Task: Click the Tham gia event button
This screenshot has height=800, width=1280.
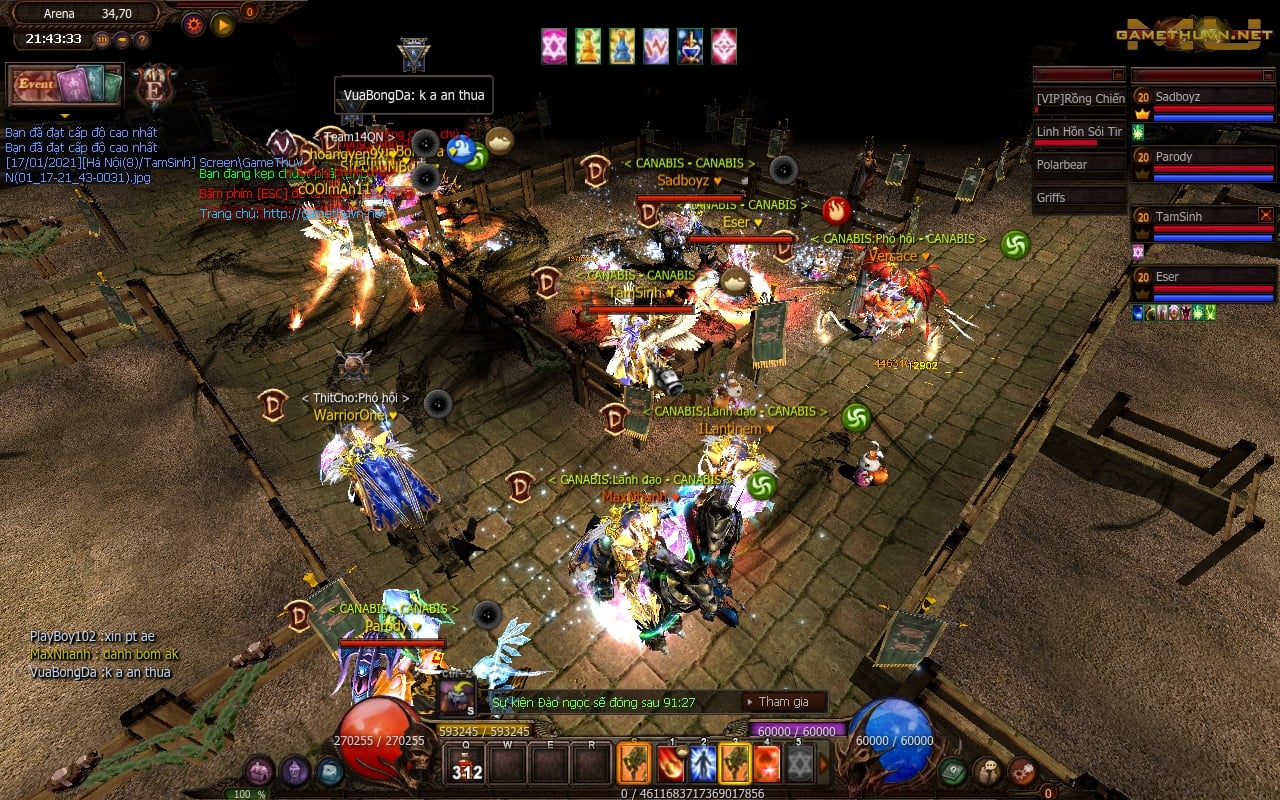Action: (x=784, y=702)
